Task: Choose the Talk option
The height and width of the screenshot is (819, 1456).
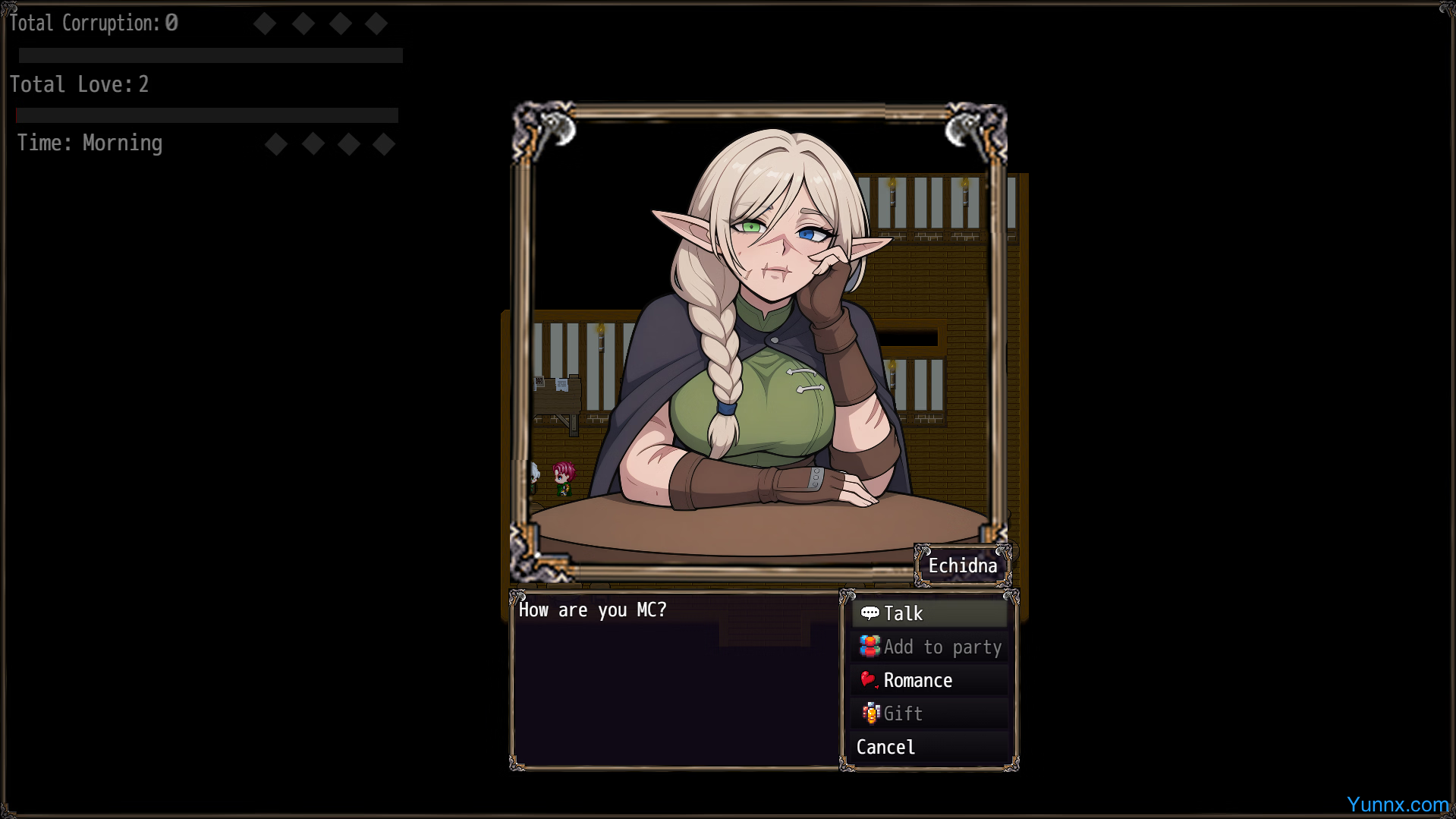Action: [x=929, y=613]
